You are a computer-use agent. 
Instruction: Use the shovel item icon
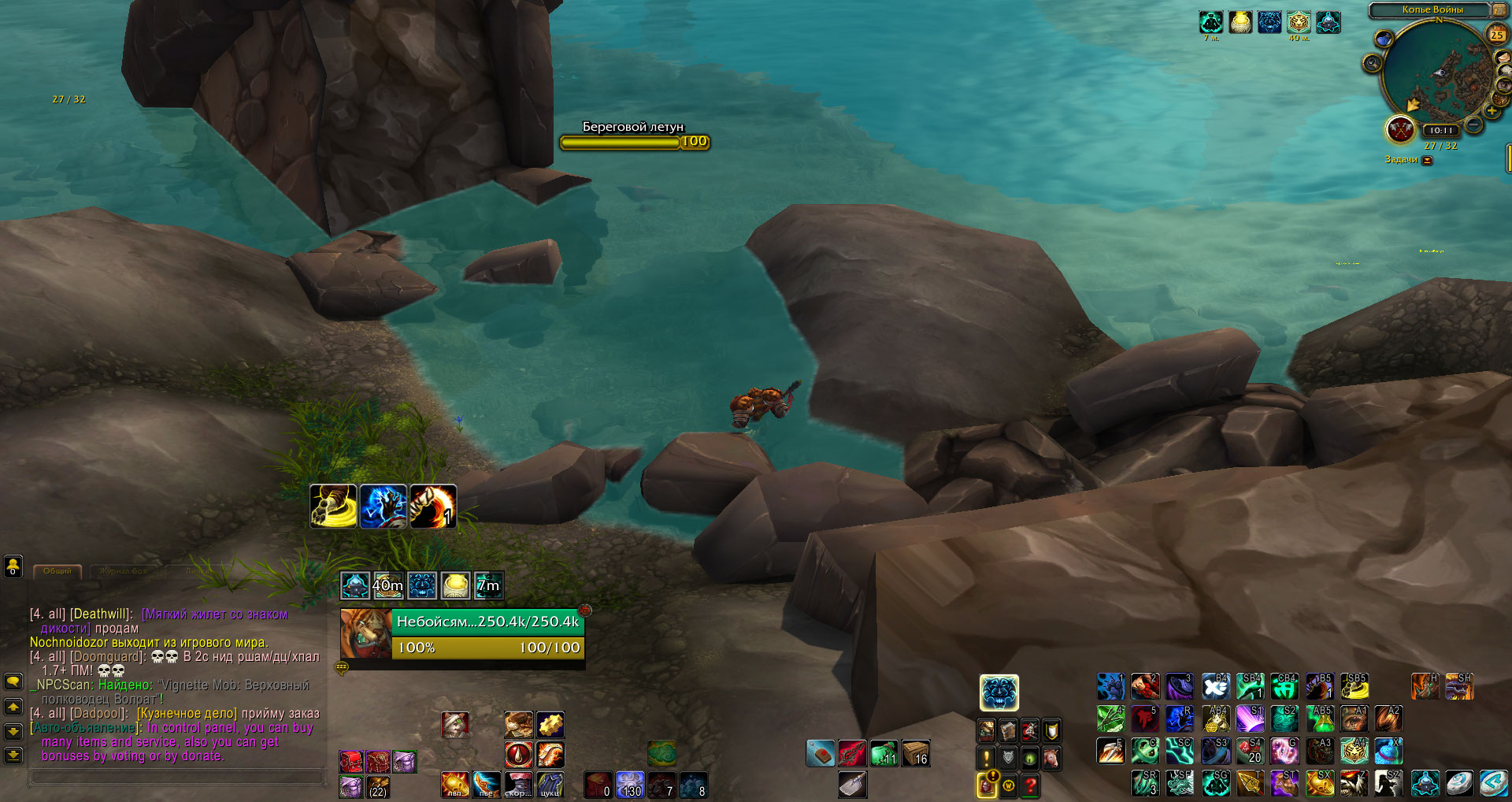click(x=852, y=784)
